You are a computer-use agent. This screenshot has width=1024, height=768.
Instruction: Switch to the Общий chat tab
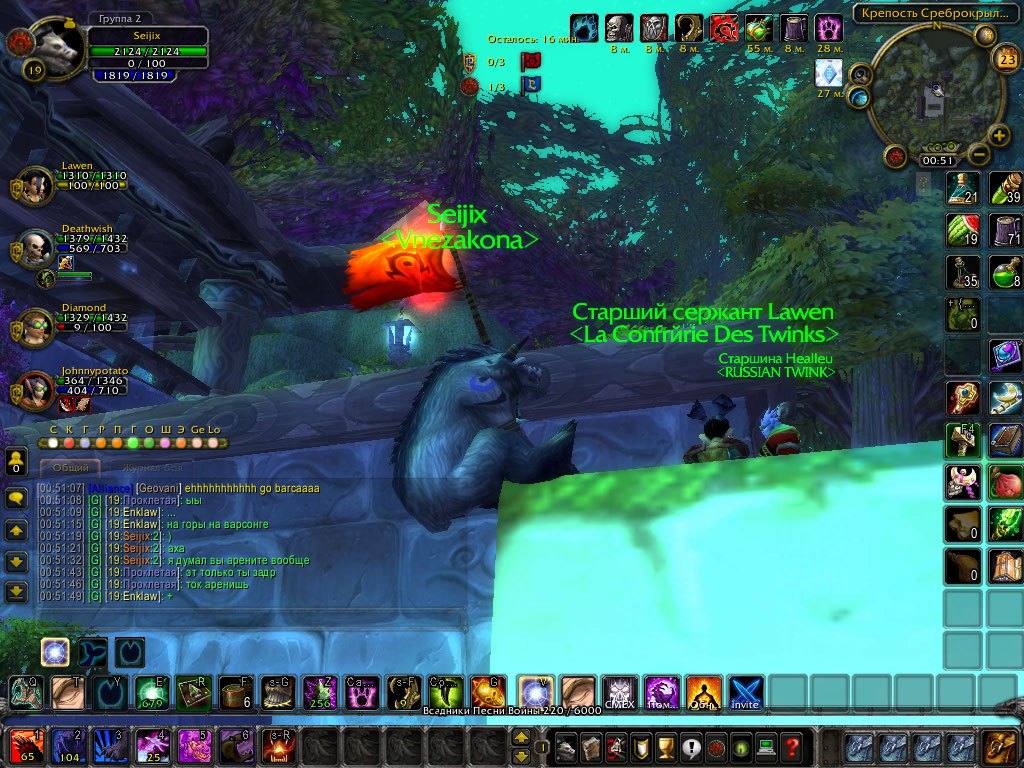point(70,467)
